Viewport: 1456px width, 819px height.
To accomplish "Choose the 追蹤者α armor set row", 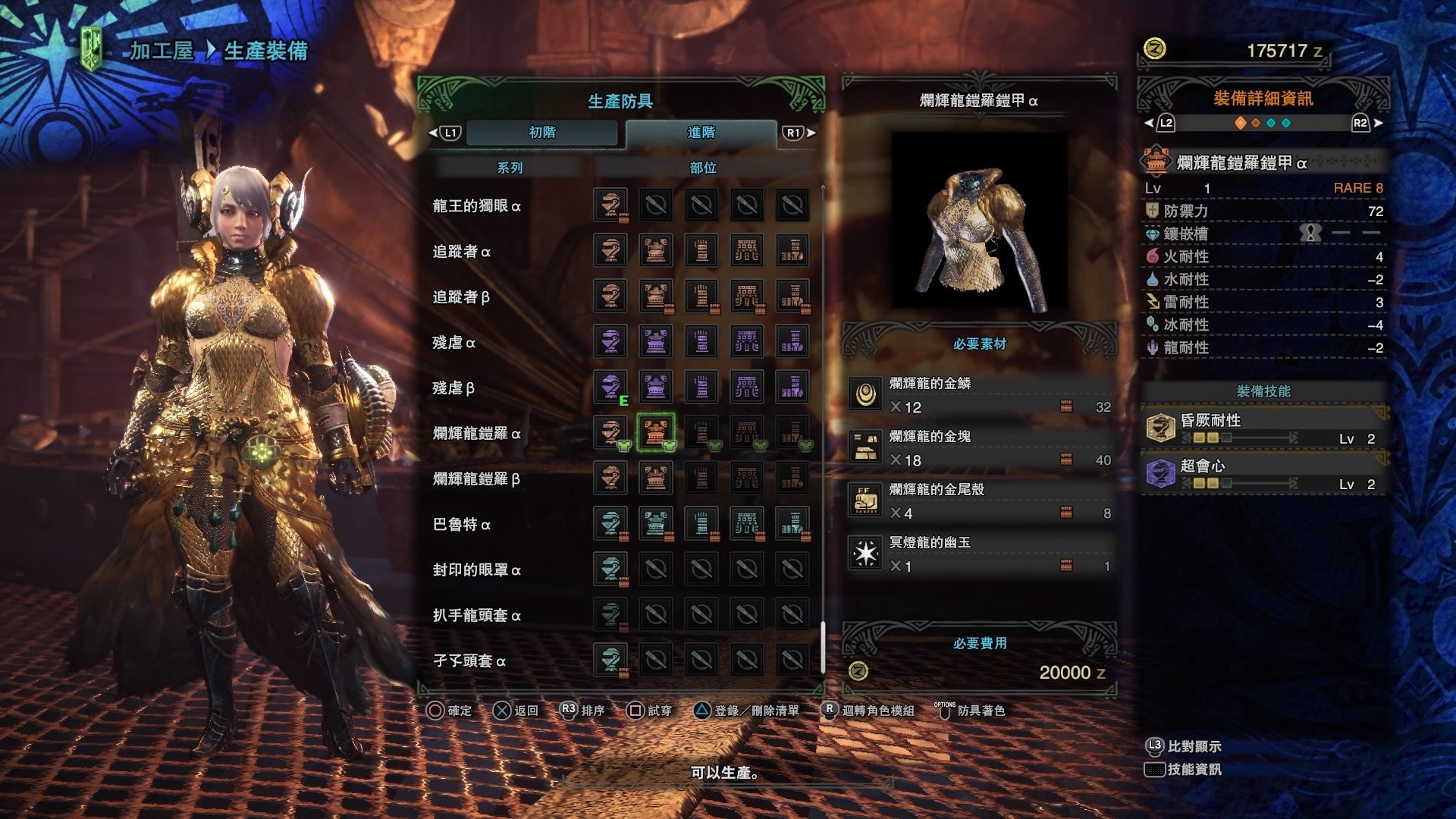I will tap(461, 251).
